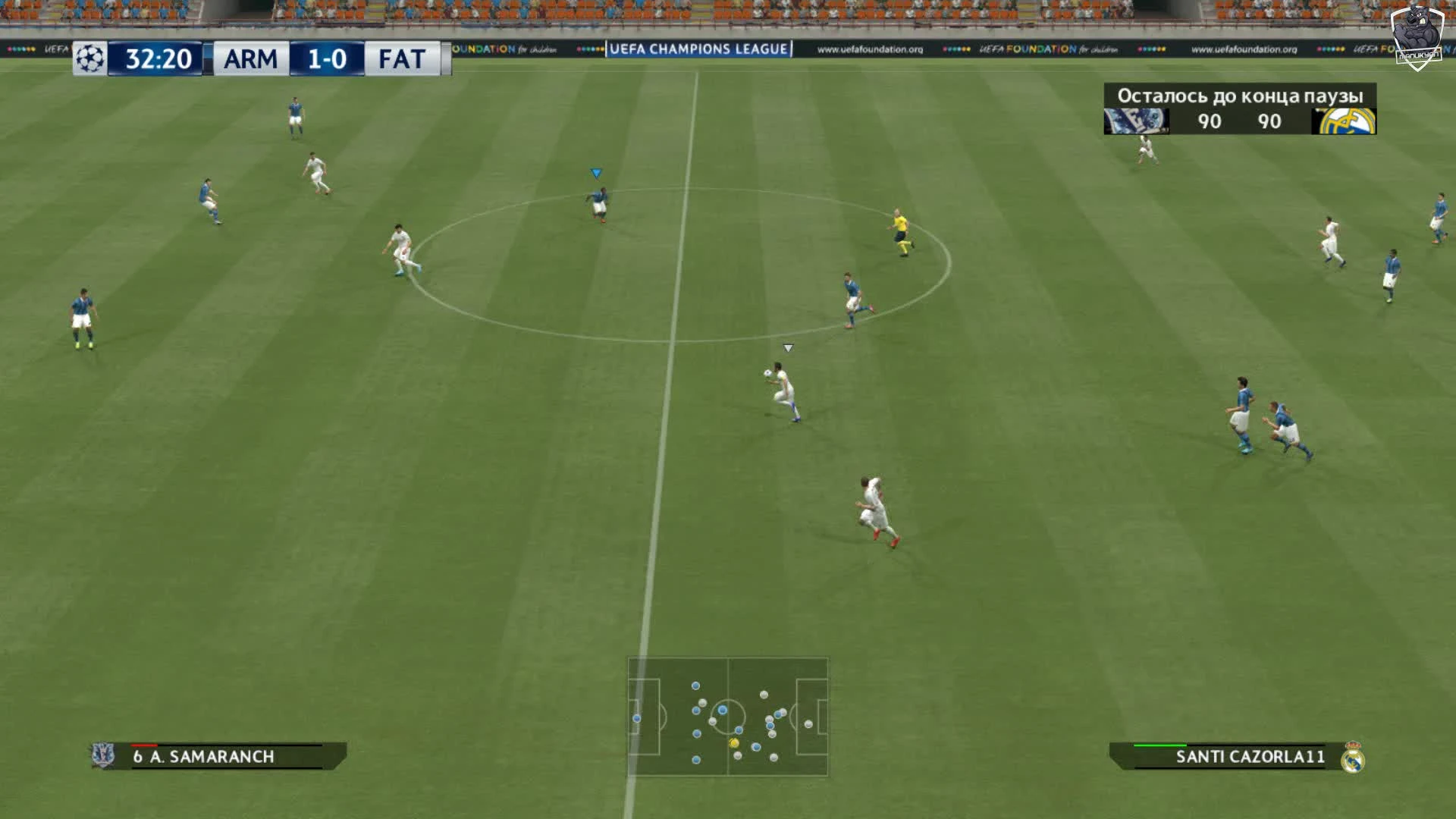The height and width of the screenshot is (819, 1456).
Task: Click the yellow ball marker on the radar
Action: click(733, 742)
